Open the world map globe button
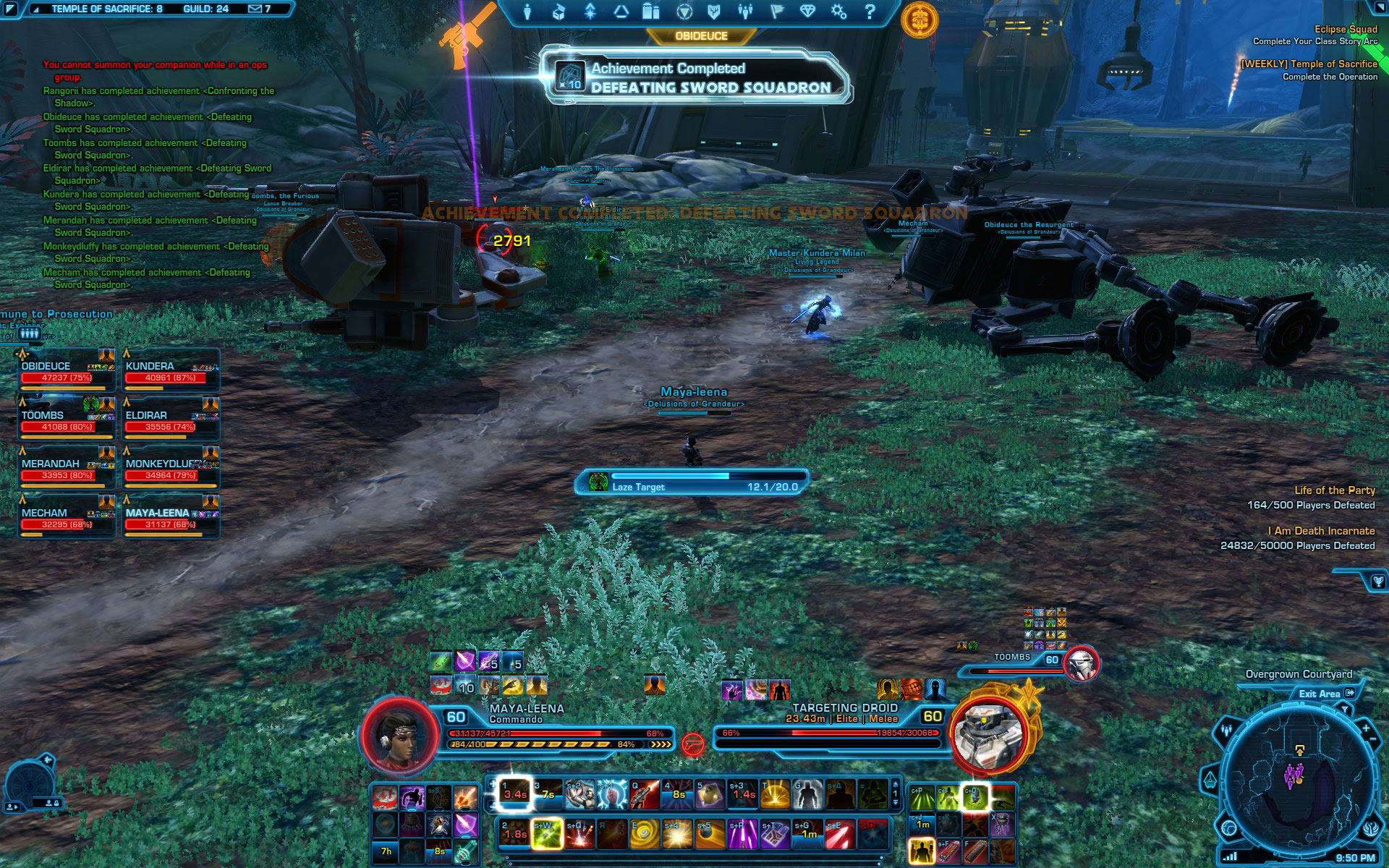The width and height of the screenshot is (1389, 868). [x=1228, y=827]
